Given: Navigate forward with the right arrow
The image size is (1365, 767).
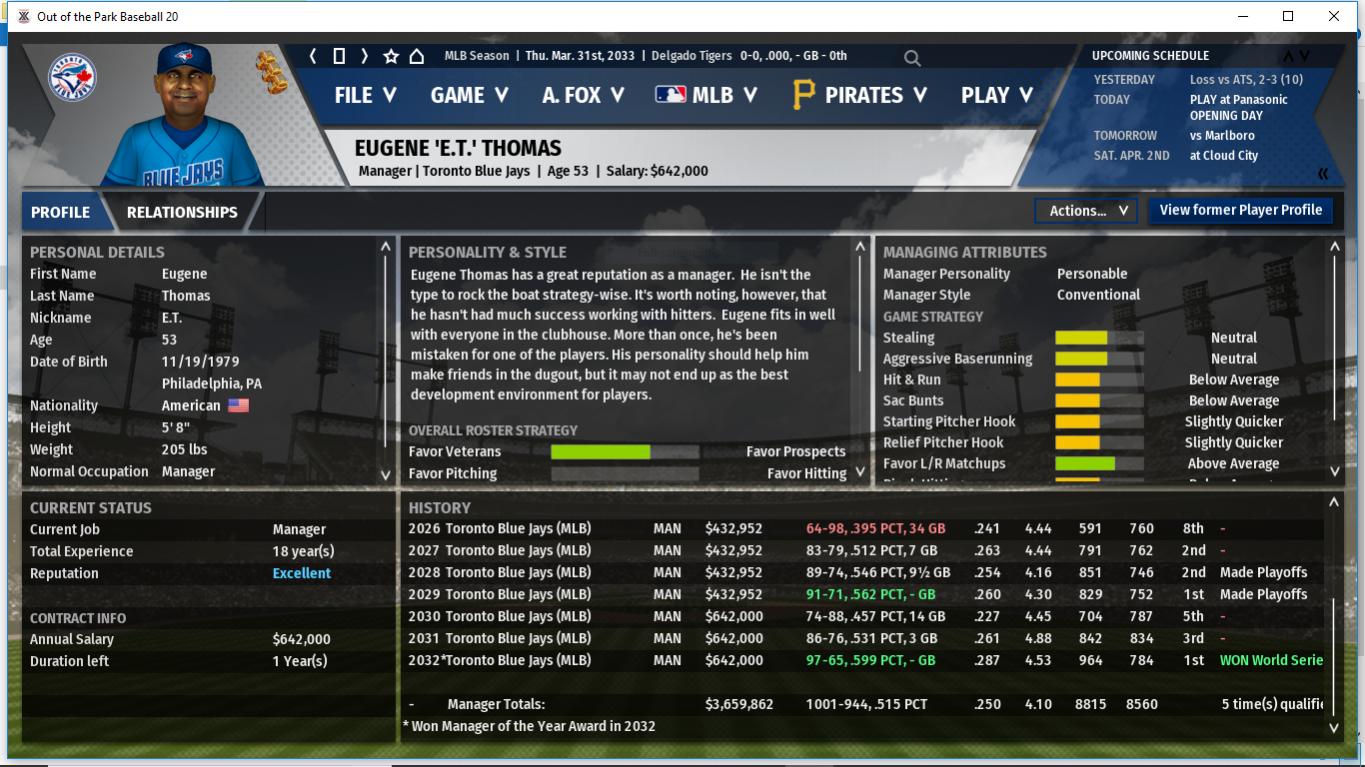Looking at the screenshot, I should pos(365,56).
